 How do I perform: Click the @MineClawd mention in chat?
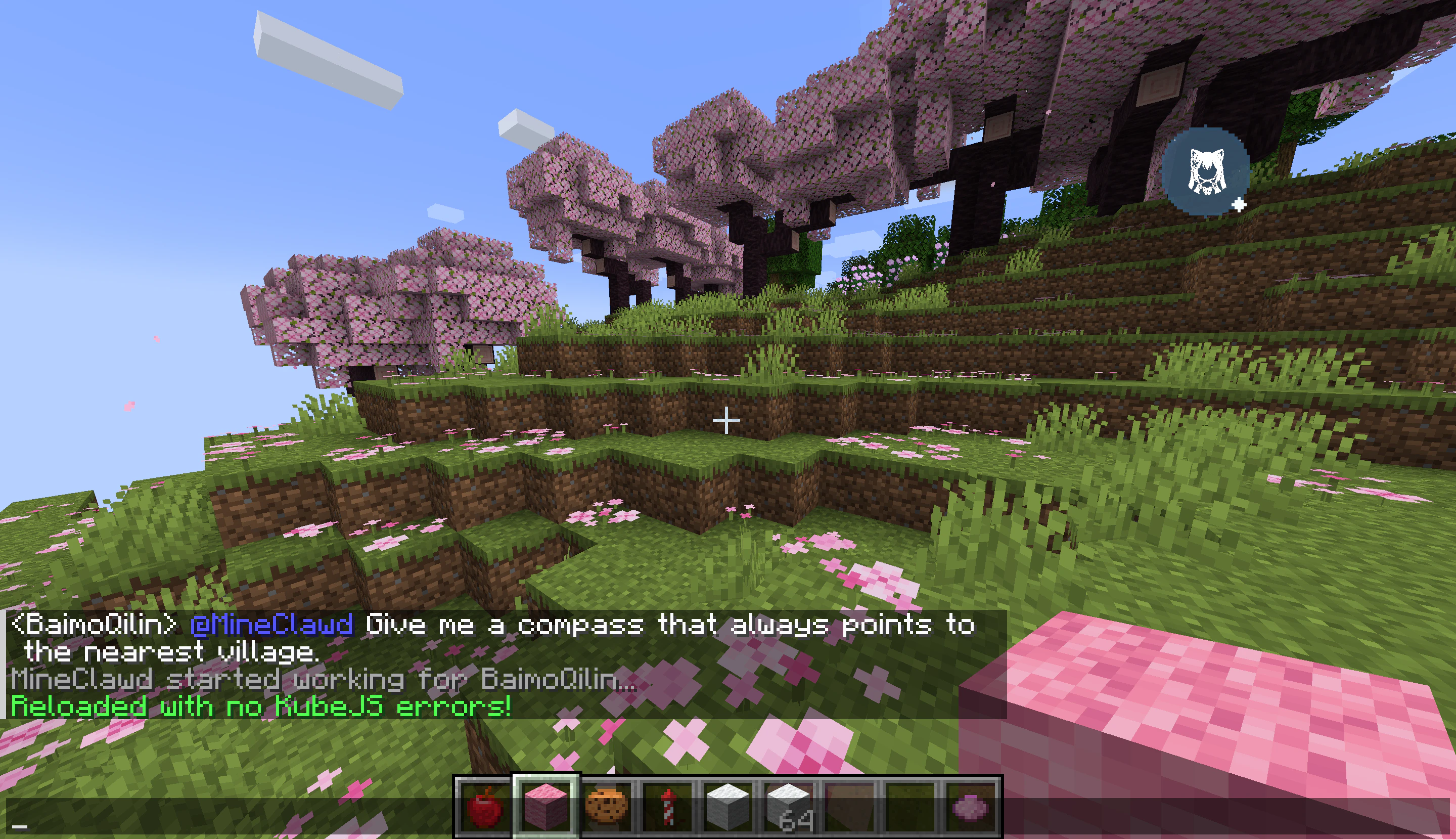271,625
